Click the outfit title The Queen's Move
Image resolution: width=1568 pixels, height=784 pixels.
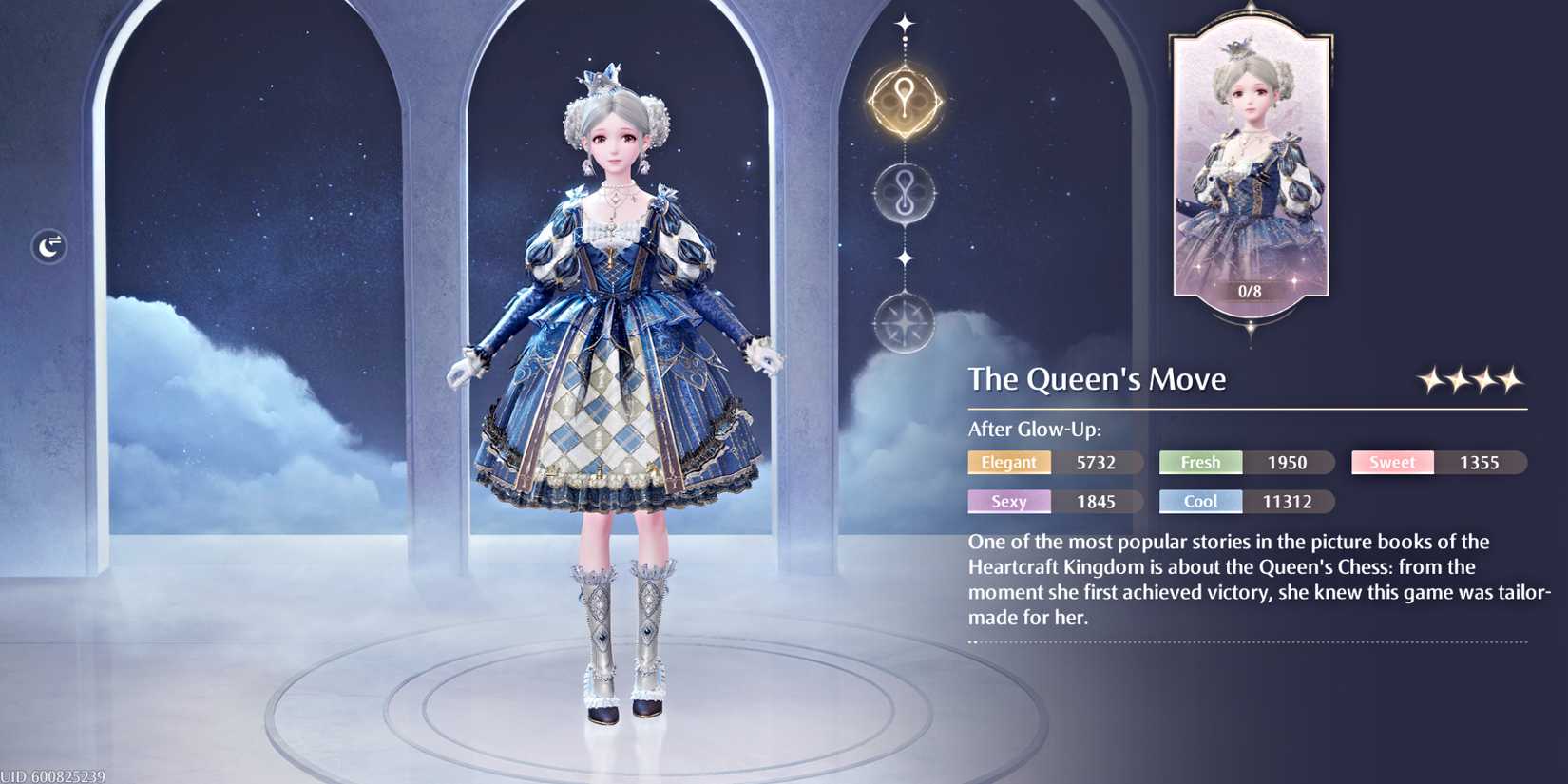click(x=1097, y=378)
